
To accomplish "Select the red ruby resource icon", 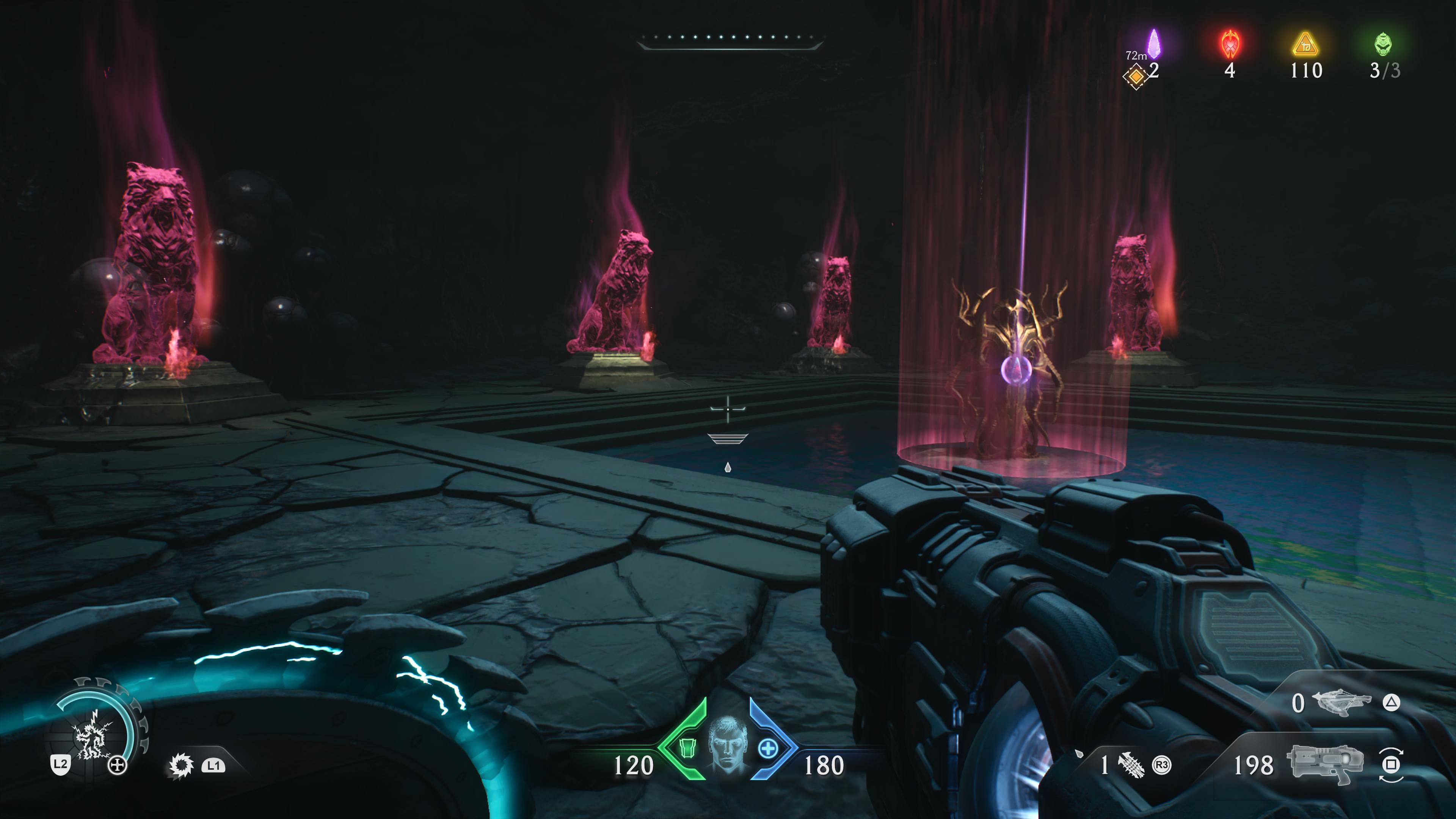I will 1230,44.
